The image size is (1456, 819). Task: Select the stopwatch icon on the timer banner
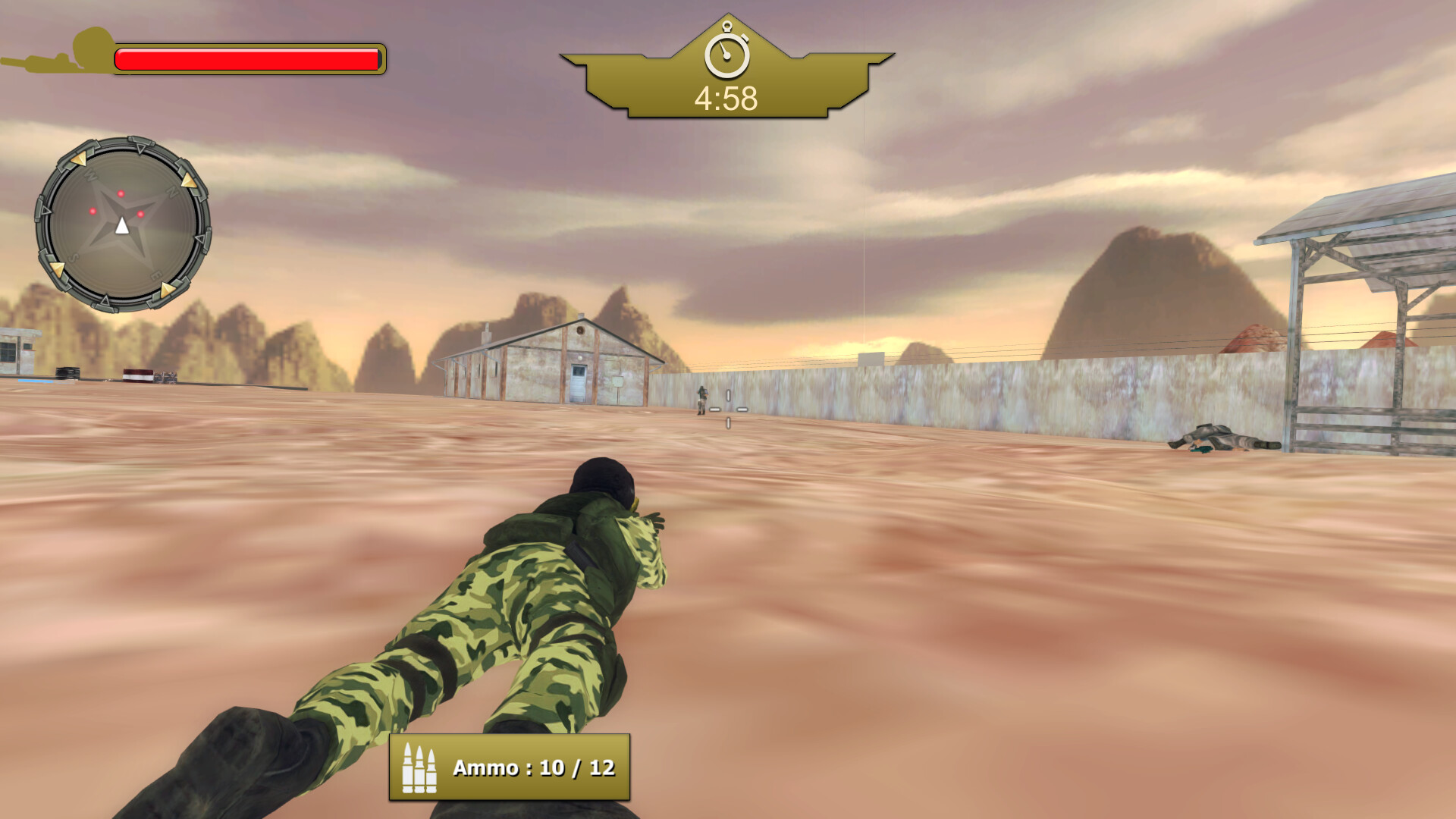pyautogui.click(x=726, y=53)
